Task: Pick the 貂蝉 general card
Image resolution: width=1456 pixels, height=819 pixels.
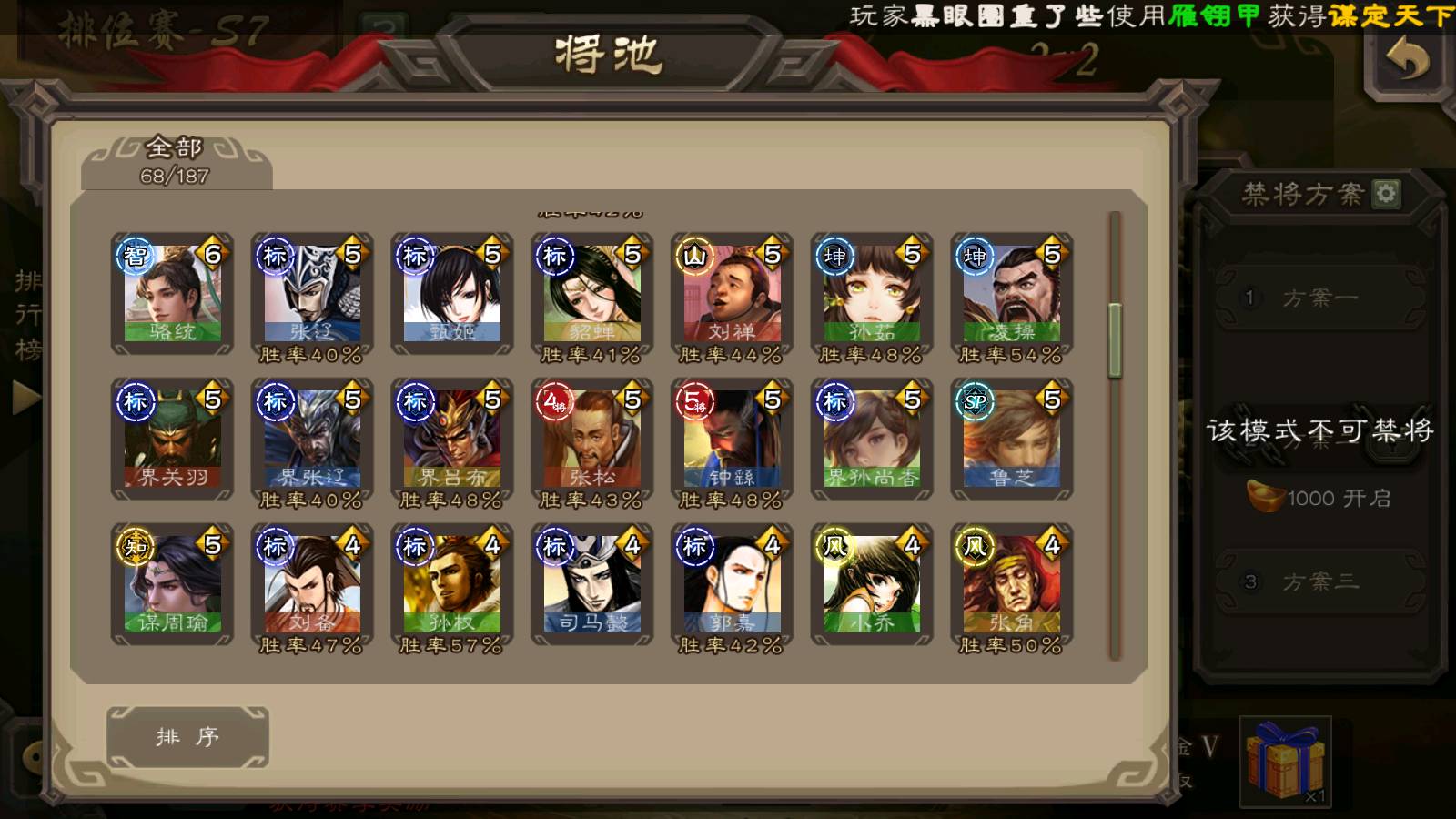Action: point(592,293)
